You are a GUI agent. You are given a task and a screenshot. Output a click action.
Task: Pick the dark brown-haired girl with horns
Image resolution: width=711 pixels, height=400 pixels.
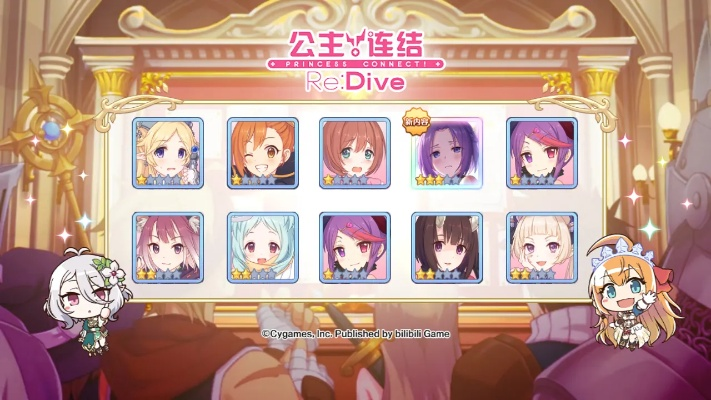[447, 247]
